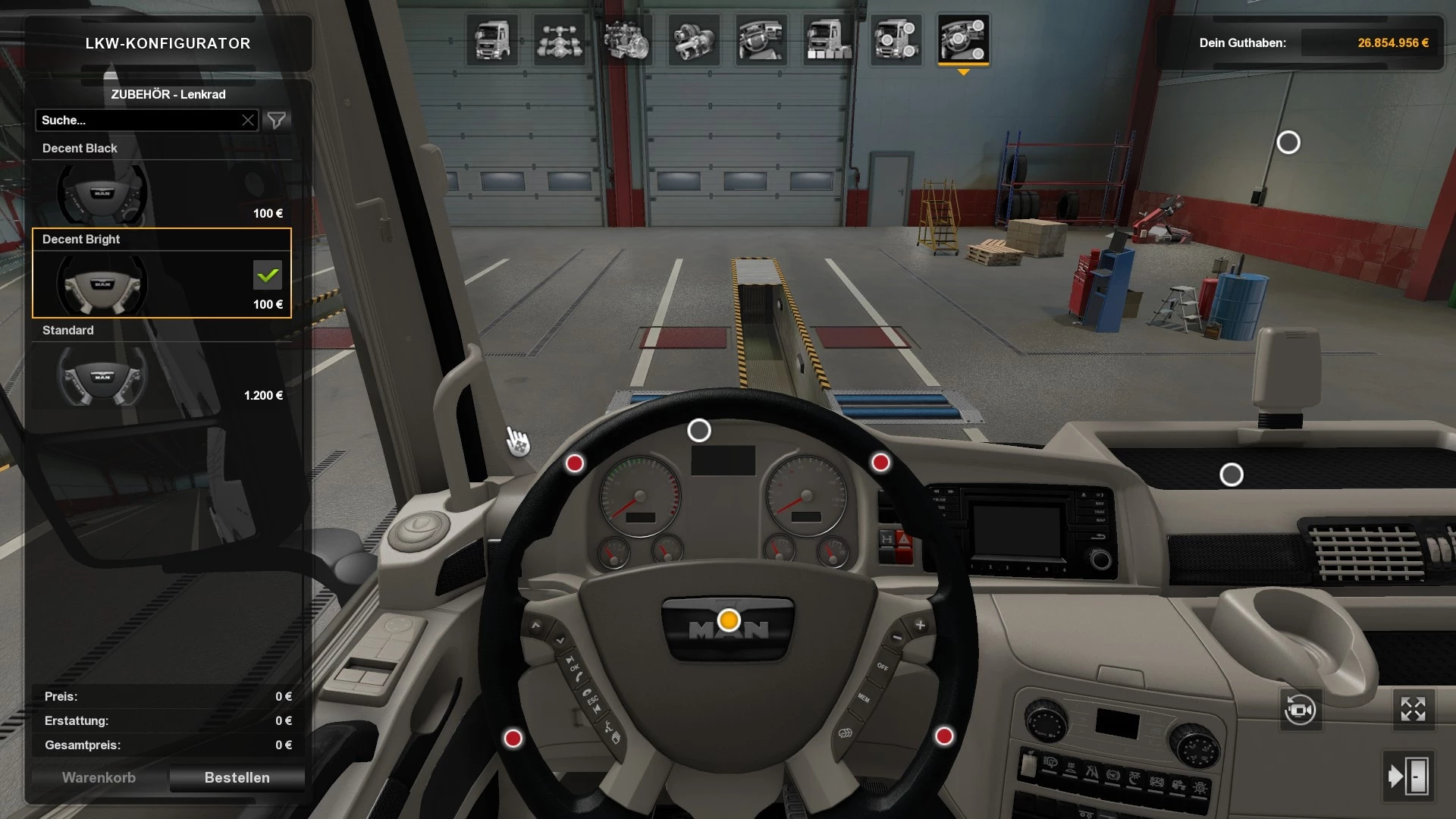
Task: Open the interior dashboard category
Action: click(x=761, y=39)
